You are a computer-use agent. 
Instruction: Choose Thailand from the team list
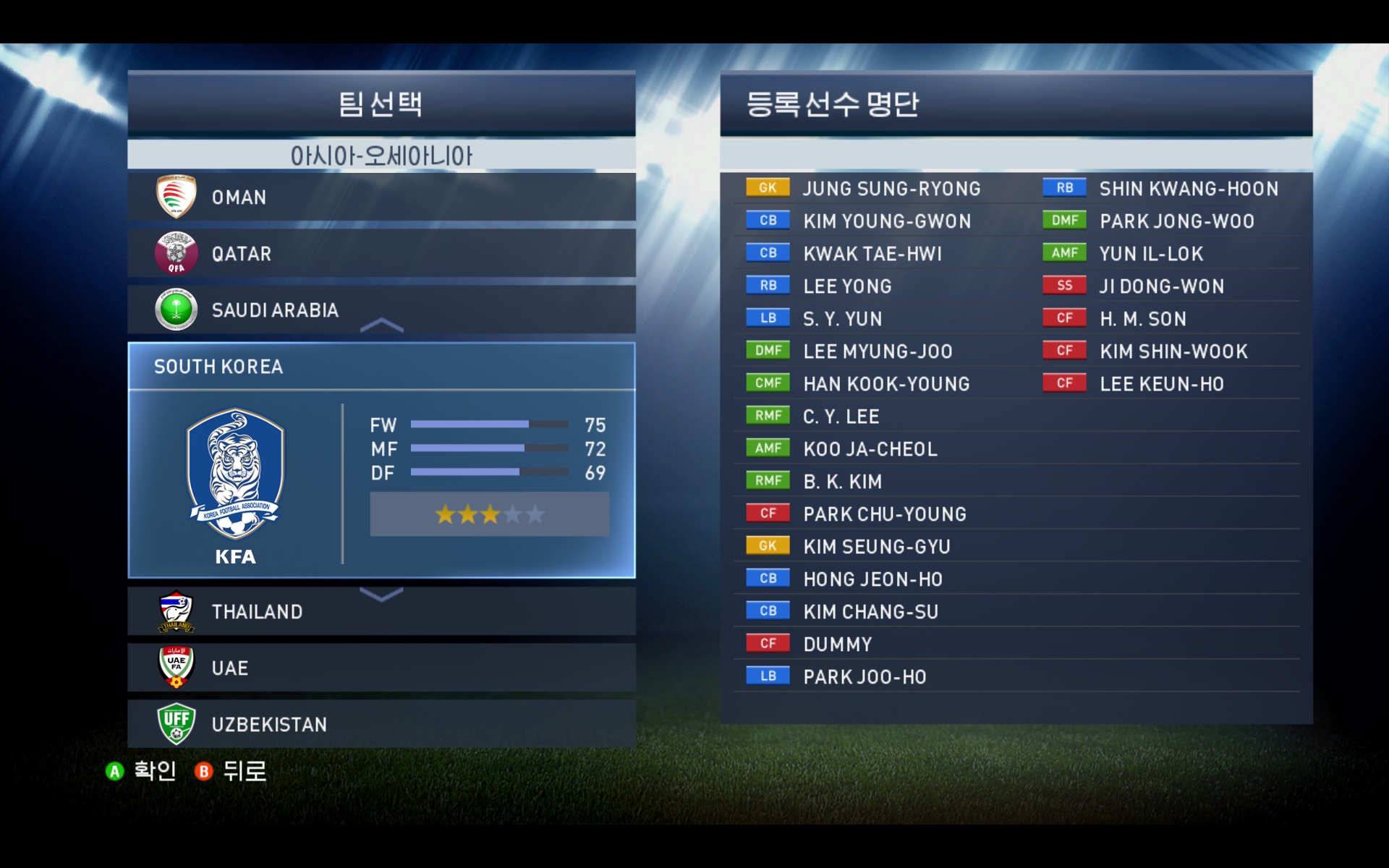tap(381, 612)
